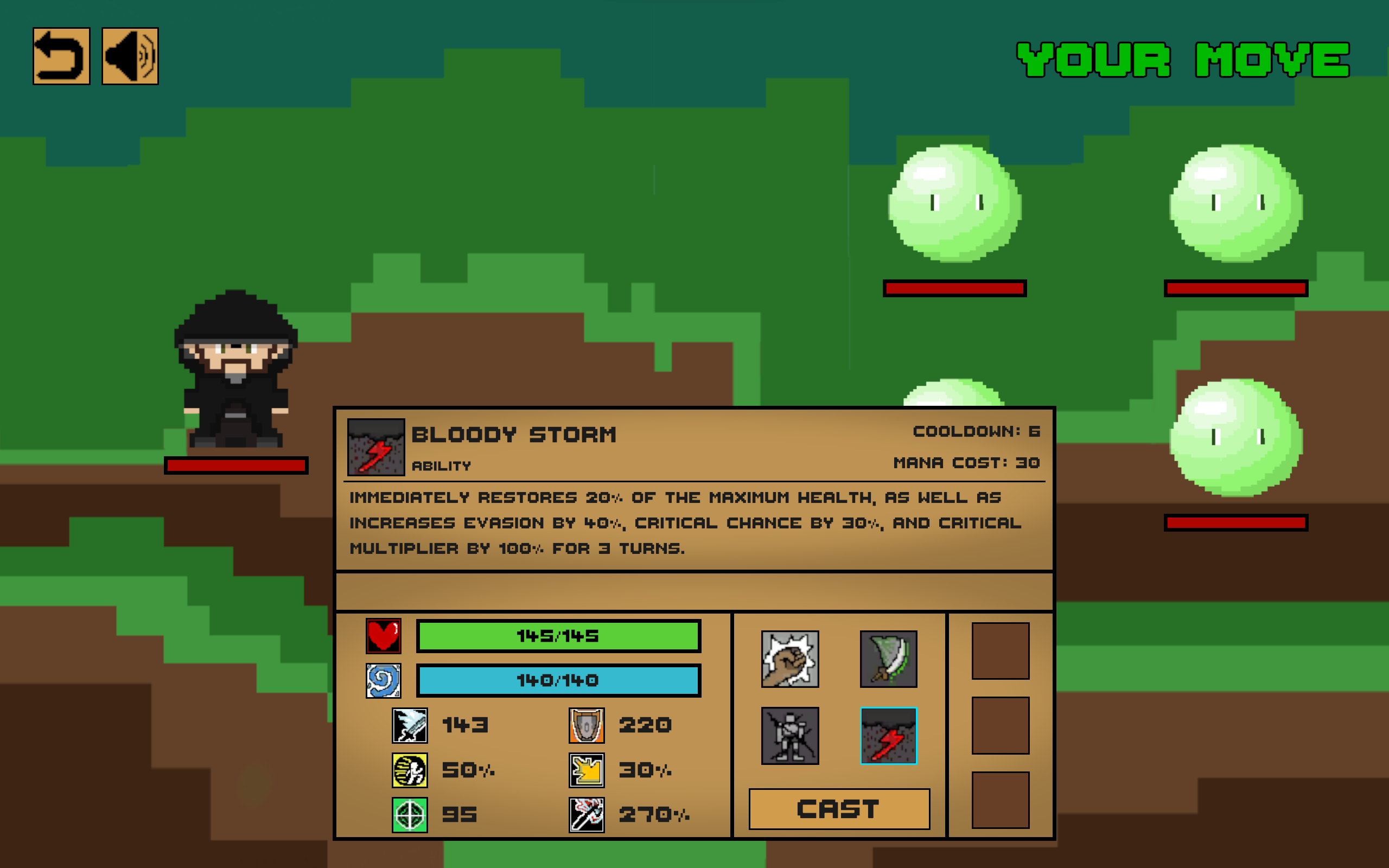
Task: Toggle the sound speaker button
Action: point(130,56)
